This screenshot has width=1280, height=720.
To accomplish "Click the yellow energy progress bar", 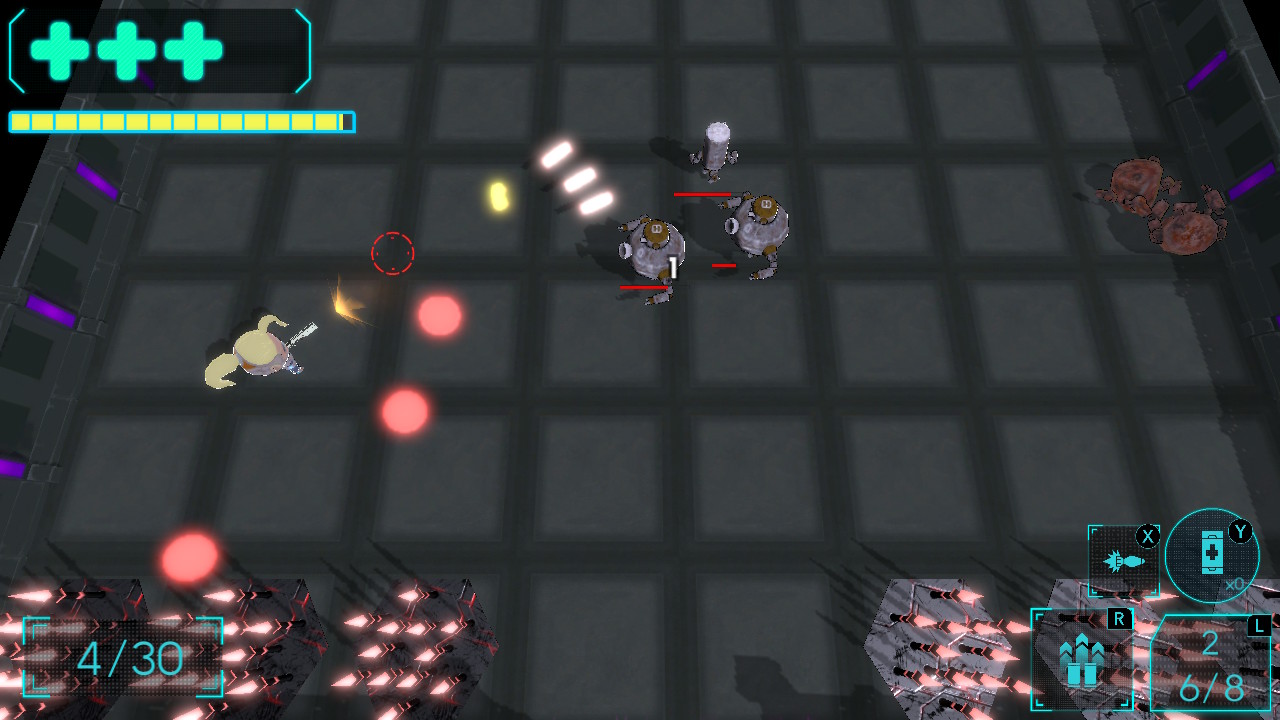I will 180,120.
